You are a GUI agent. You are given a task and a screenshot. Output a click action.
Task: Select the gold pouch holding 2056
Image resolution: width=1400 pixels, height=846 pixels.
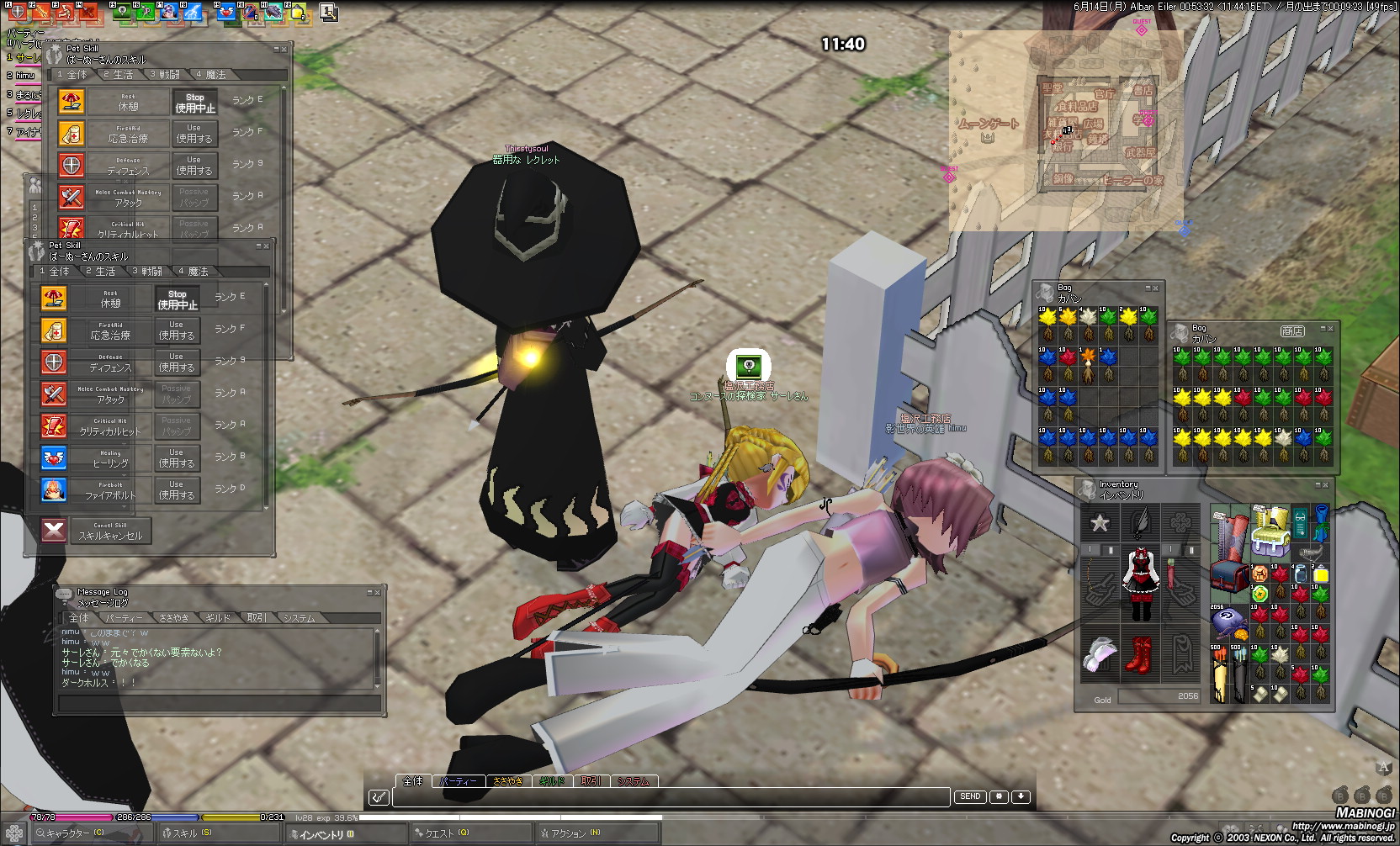pos(1228,623)
